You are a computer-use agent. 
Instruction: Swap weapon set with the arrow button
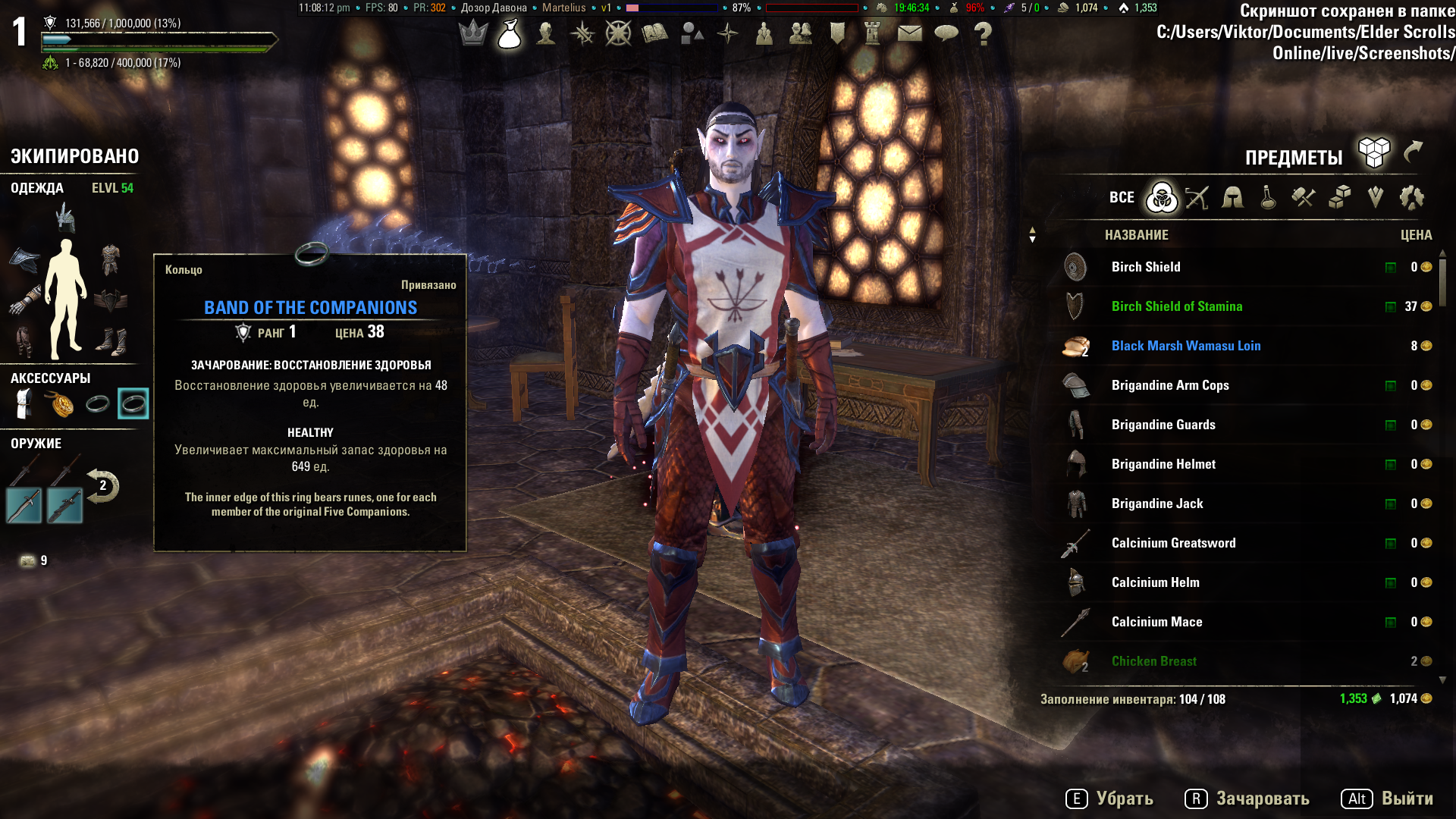point(102,486)
